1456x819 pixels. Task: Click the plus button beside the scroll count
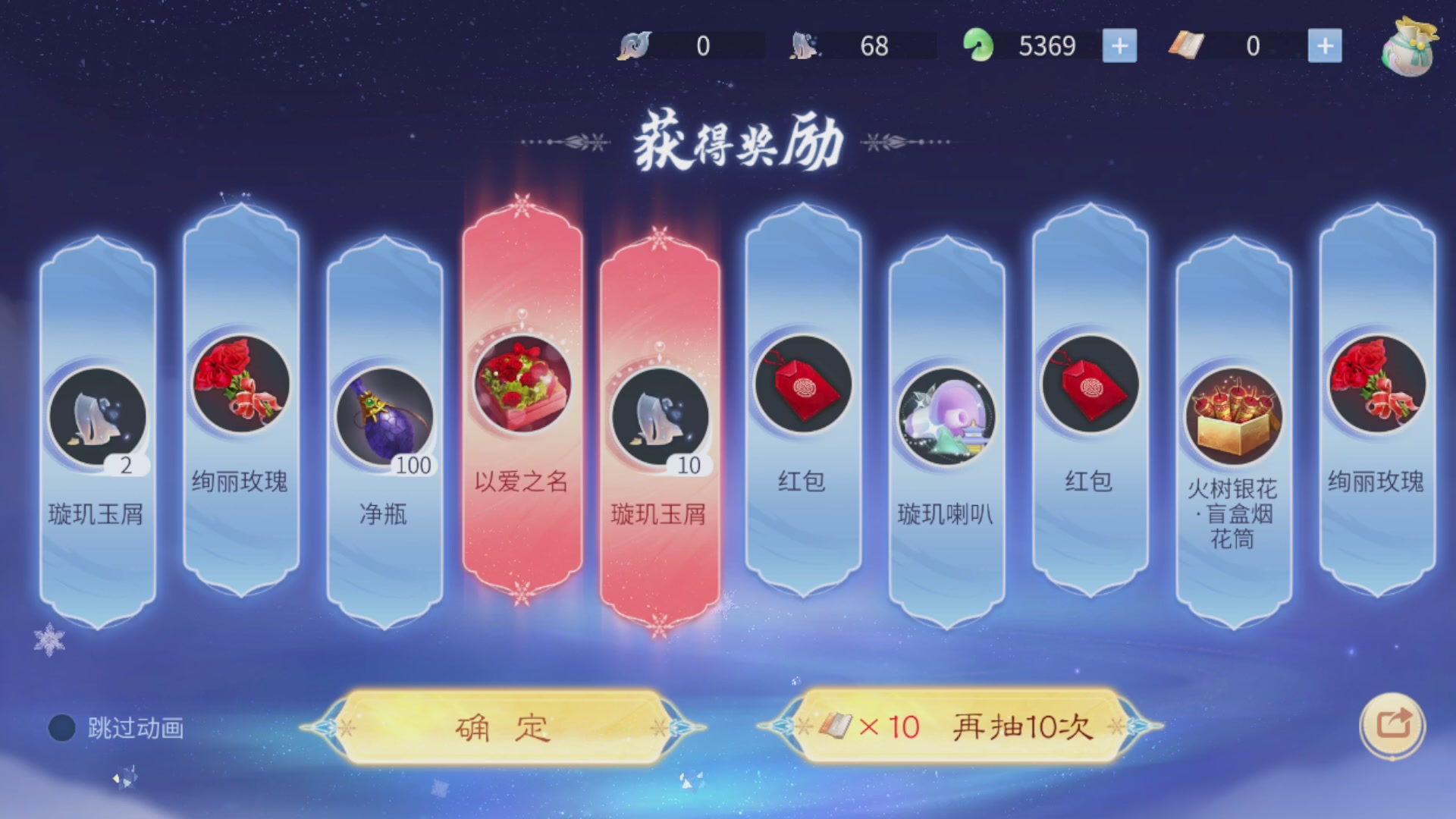1325,45
